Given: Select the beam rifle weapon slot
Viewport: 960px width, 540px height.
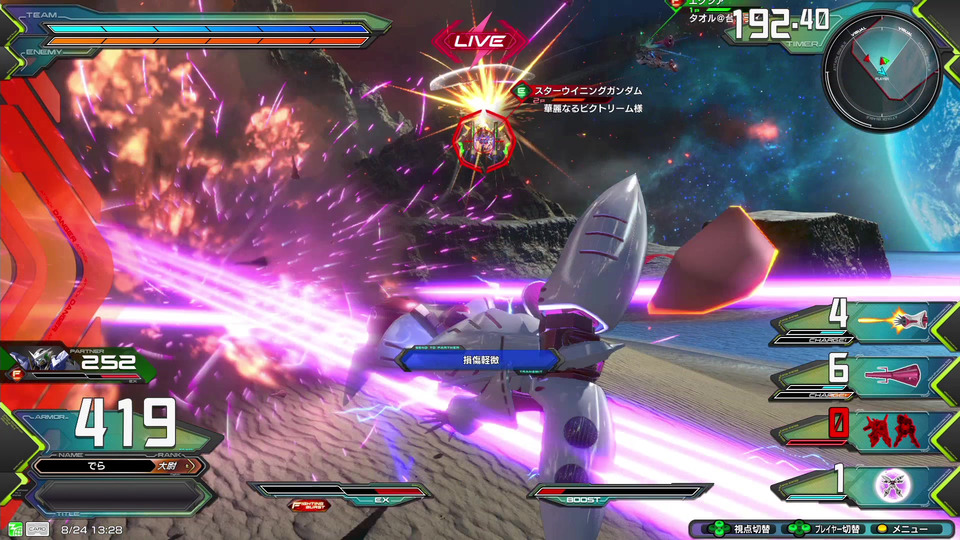Looking at the screenshot, I should pos(890,318).
